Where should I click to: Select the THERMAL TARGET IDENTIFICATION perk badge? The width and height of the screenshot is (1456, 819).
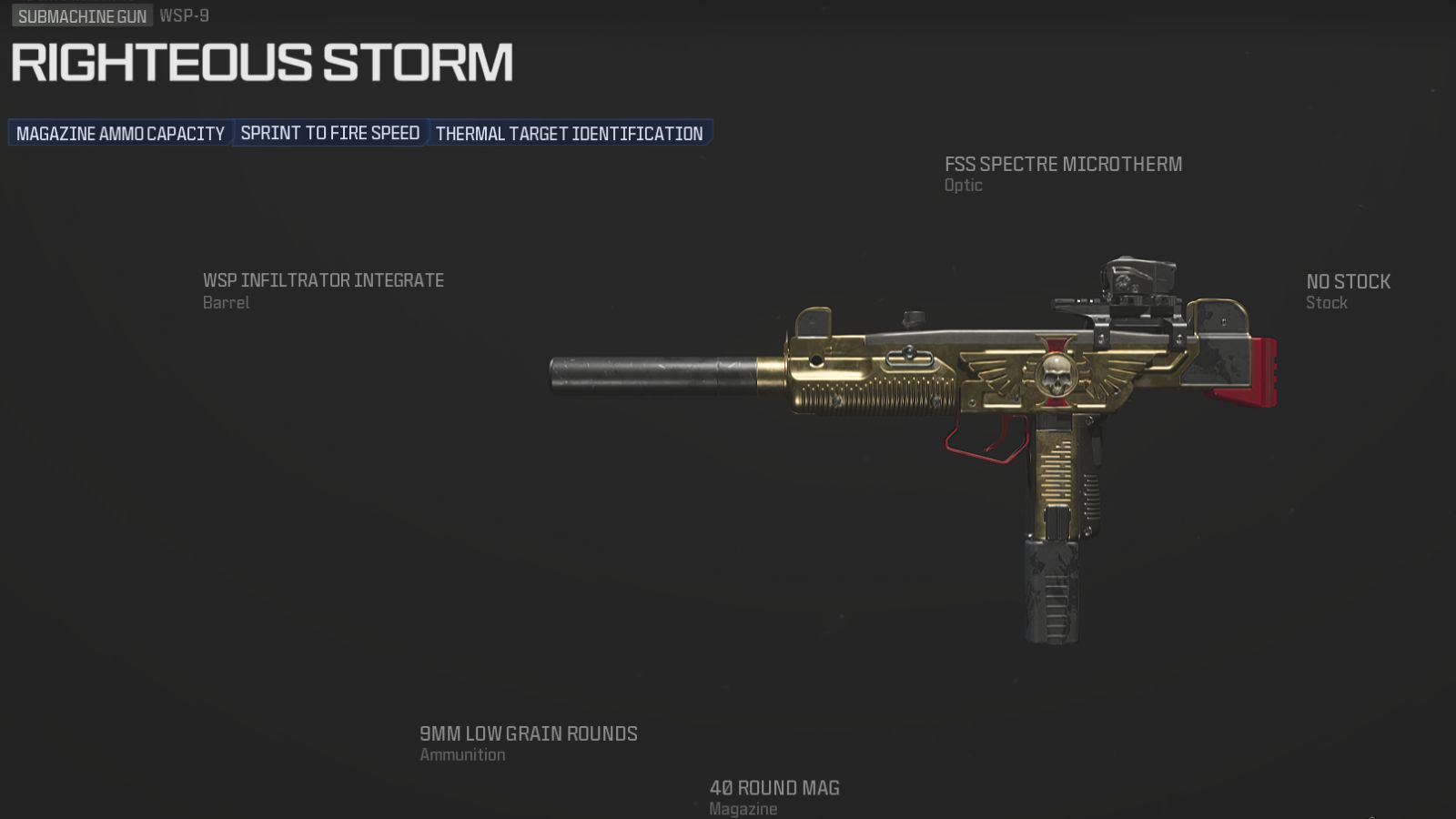568,133
